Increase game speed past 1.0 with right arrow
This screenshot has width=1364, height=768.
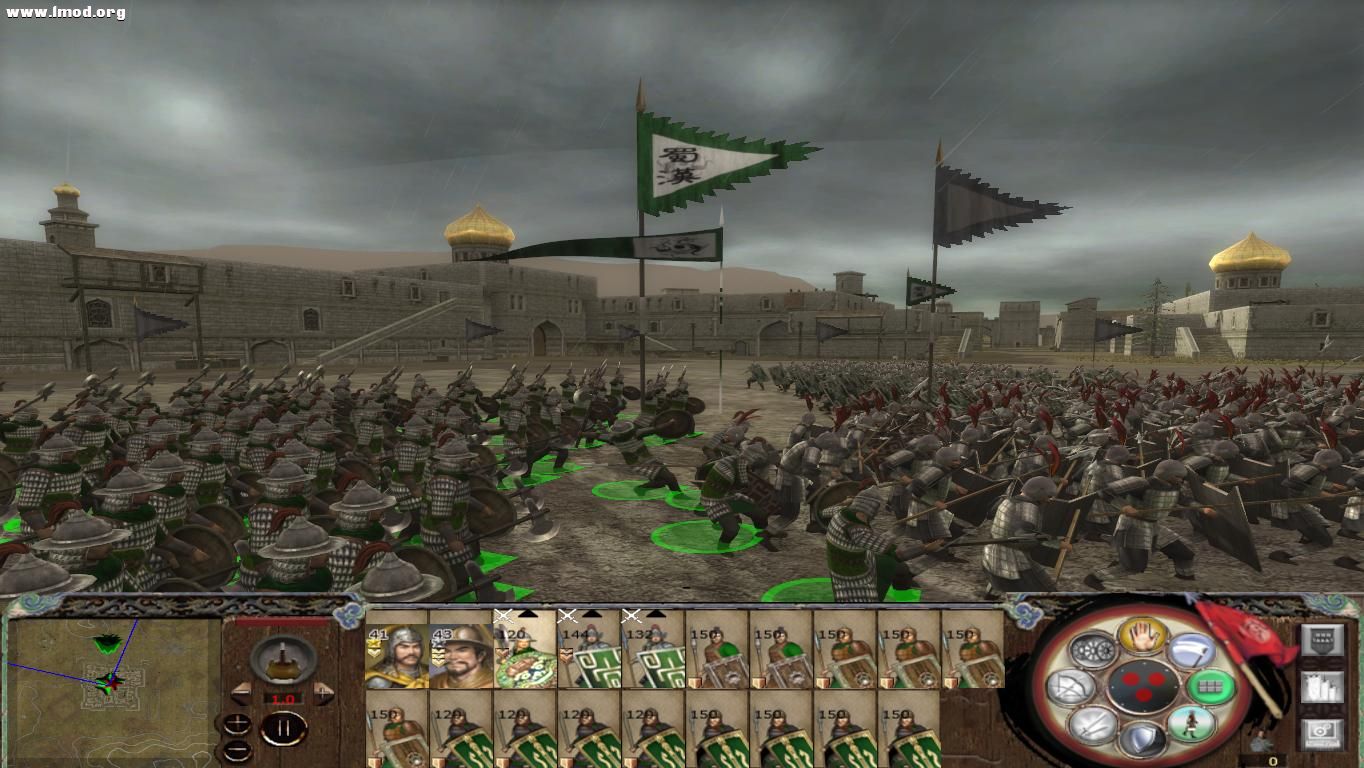[x=323, y=693]
